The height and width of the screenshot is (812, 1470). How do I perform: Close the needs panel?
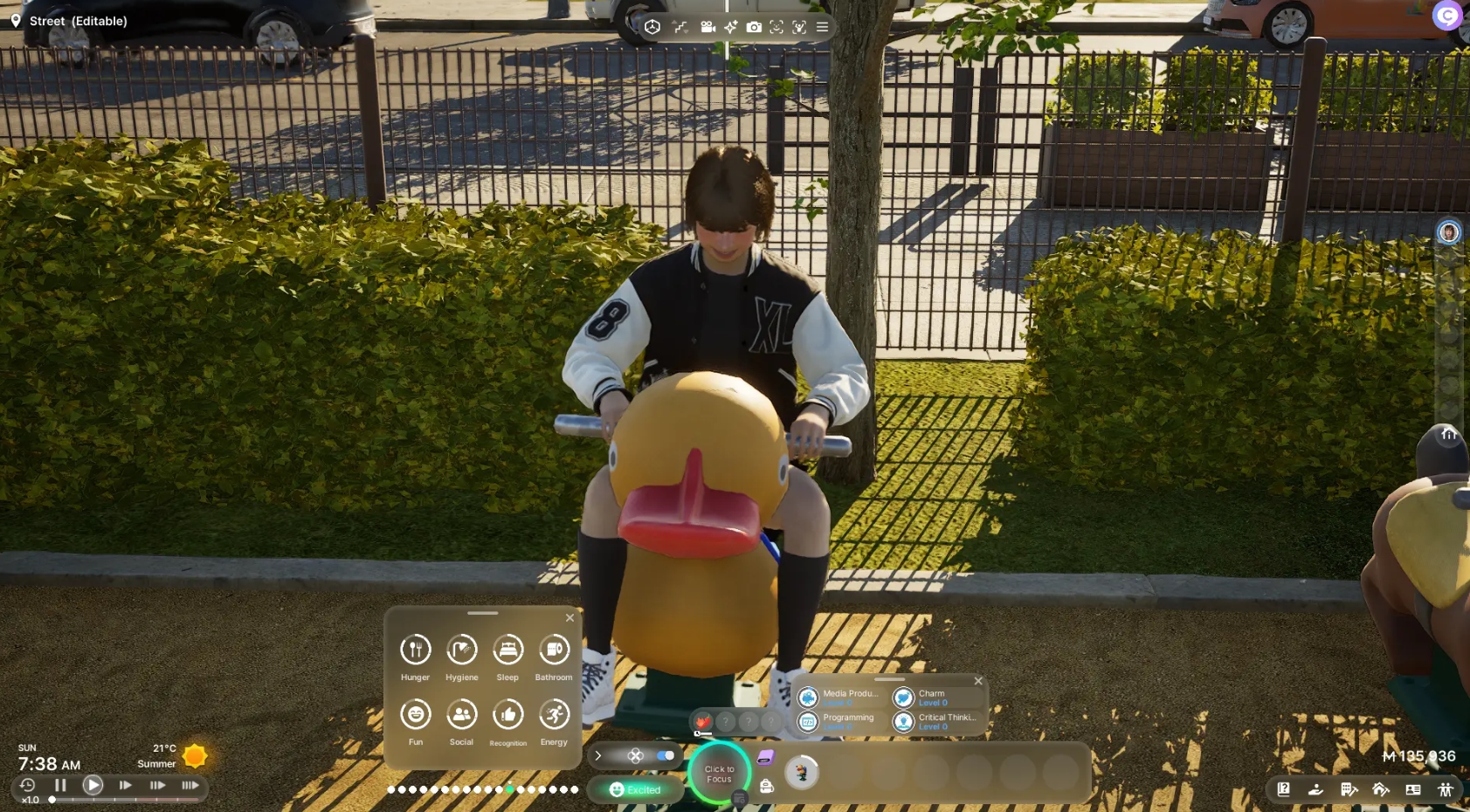pyautogui.click(x=569, y=618)
